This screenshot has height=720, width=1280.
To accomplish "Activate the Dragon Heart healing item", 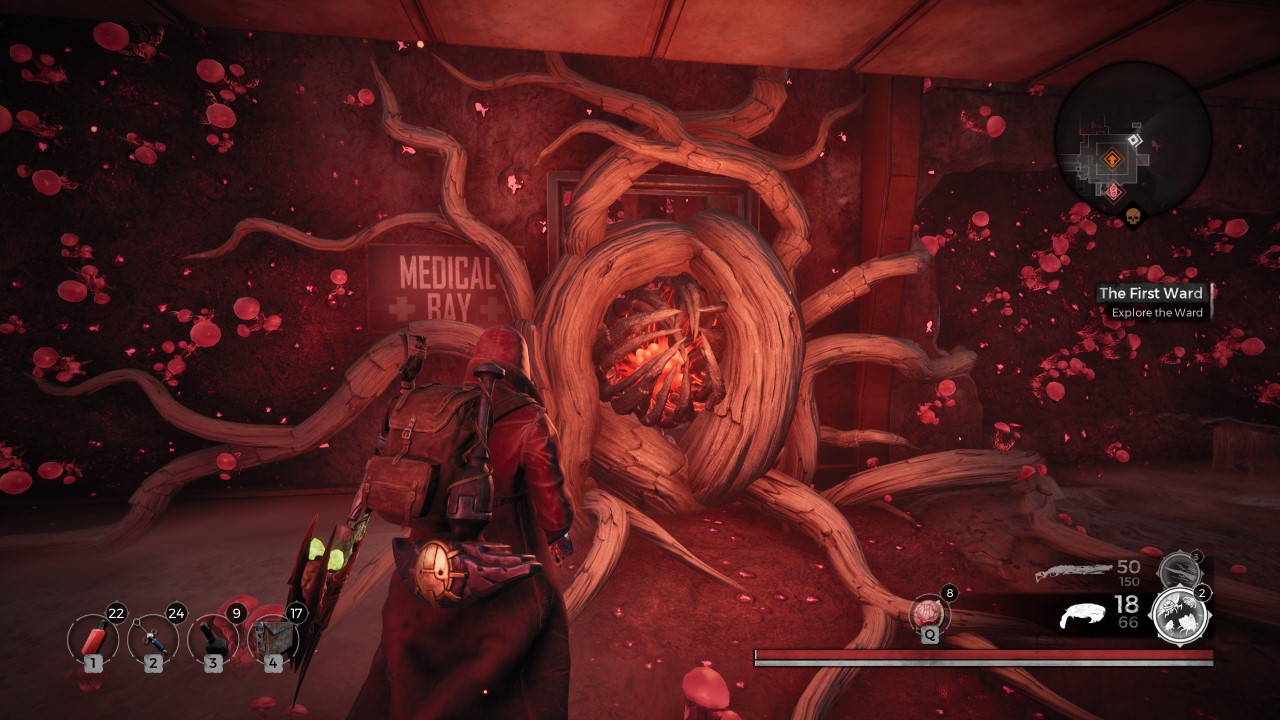I will 929,613.
